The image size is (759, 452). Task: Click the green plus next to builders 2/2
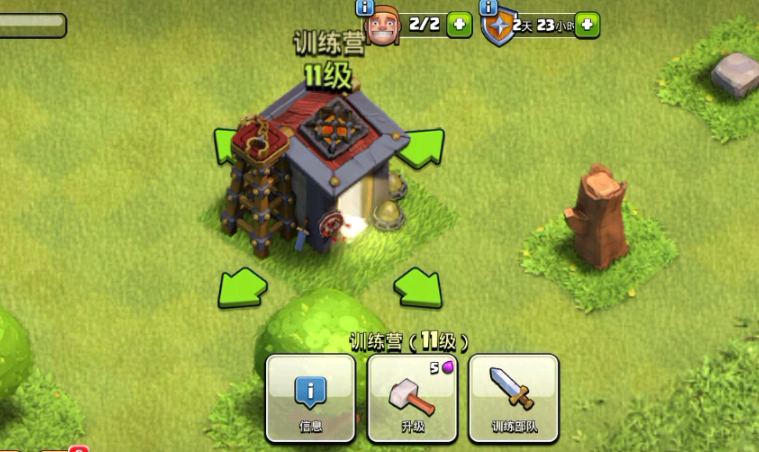tap(459, 25)
